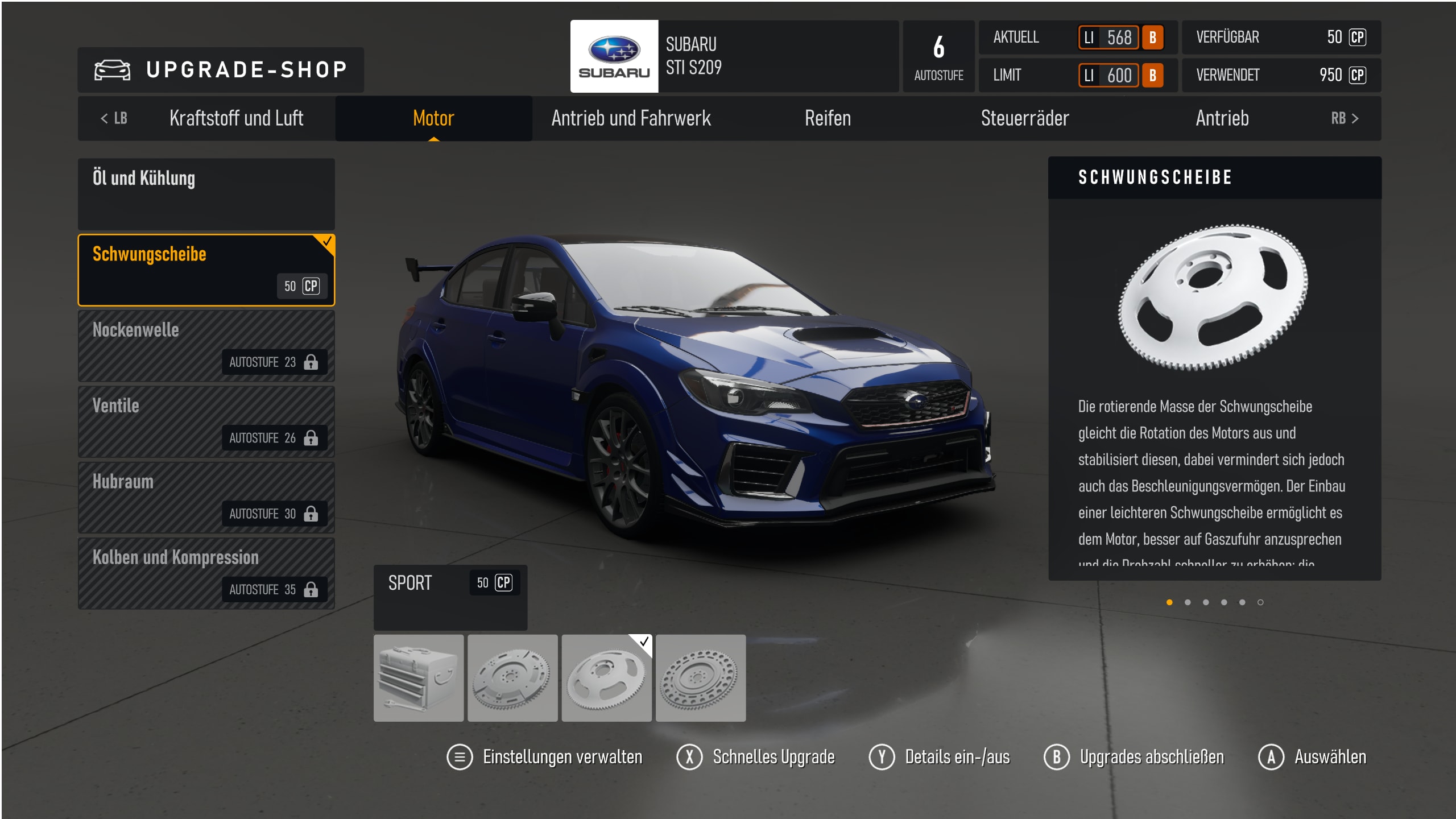Select the locked Hubraum entry
1456x819 pixels.
coord(206,497)
